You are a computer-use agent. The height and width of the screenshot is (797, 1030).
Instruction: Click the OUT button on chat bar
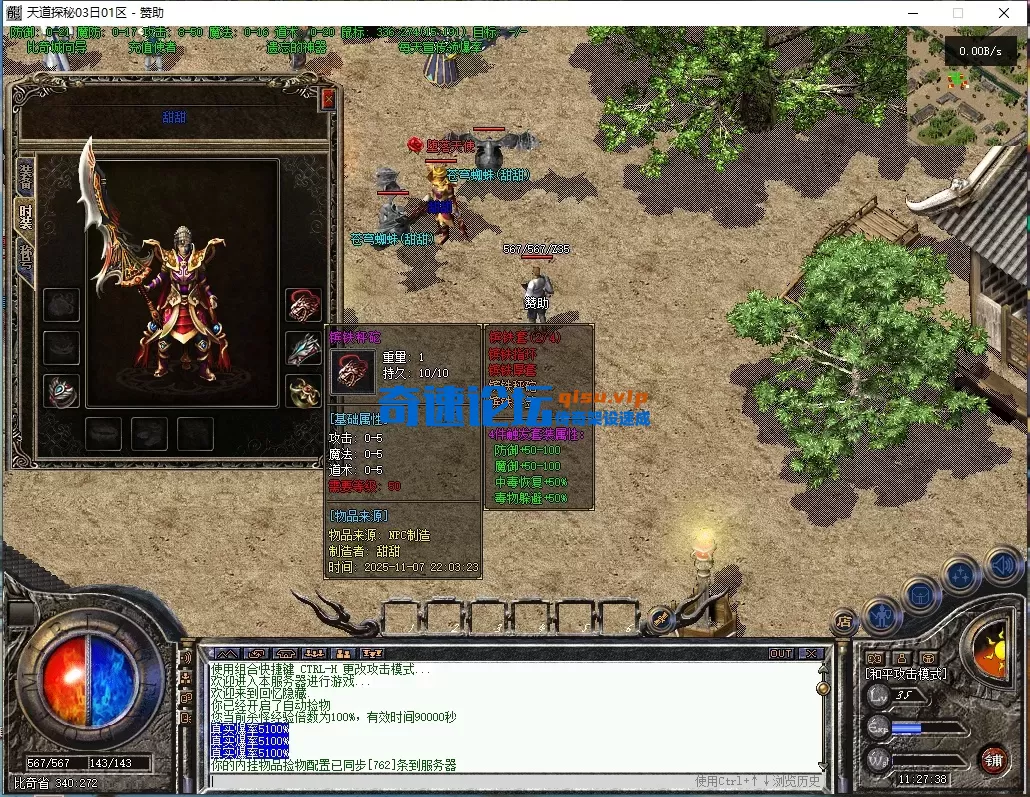pos(780,653)
